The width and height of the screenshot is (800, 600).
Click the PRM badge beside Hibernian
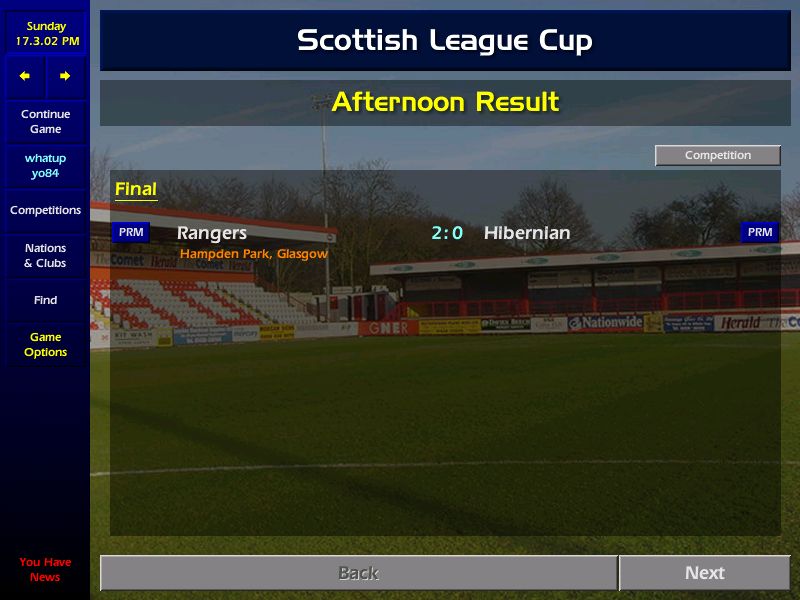click(x=760, y=232)
